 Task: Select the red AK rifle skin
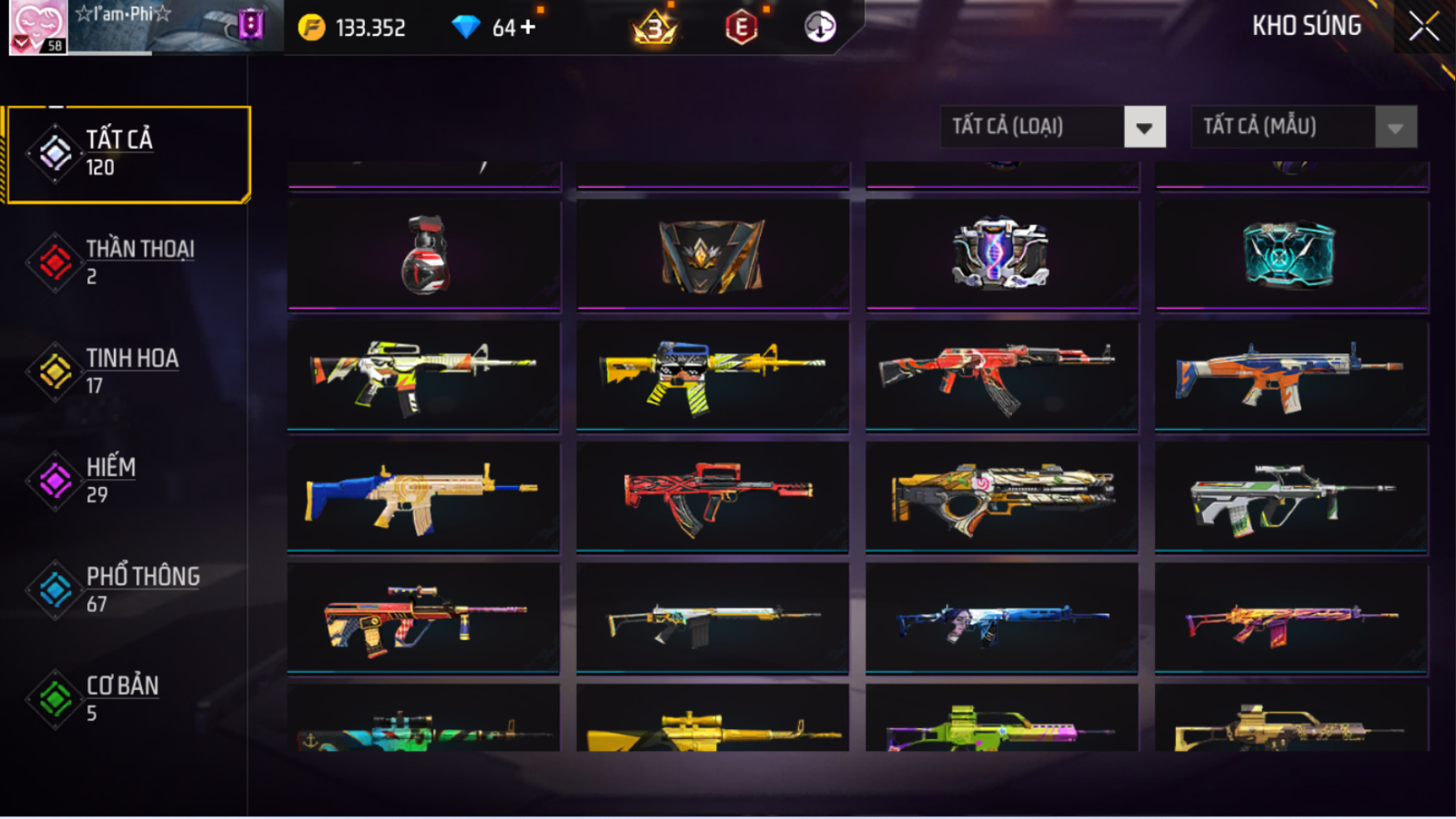point(1001,376)
